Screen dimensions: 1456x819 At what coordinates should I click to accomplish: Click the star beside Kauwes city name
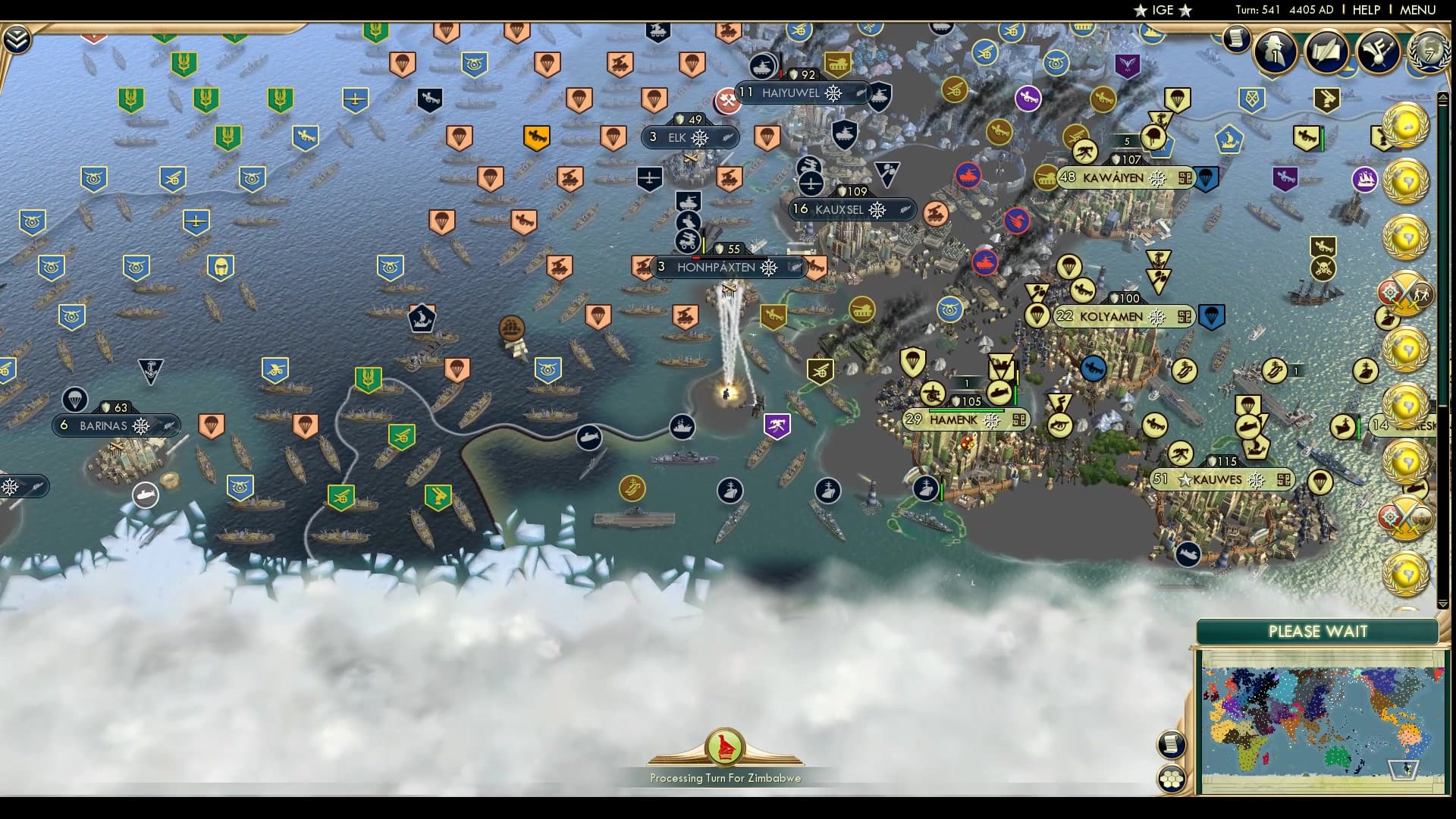coord(1187,480)
